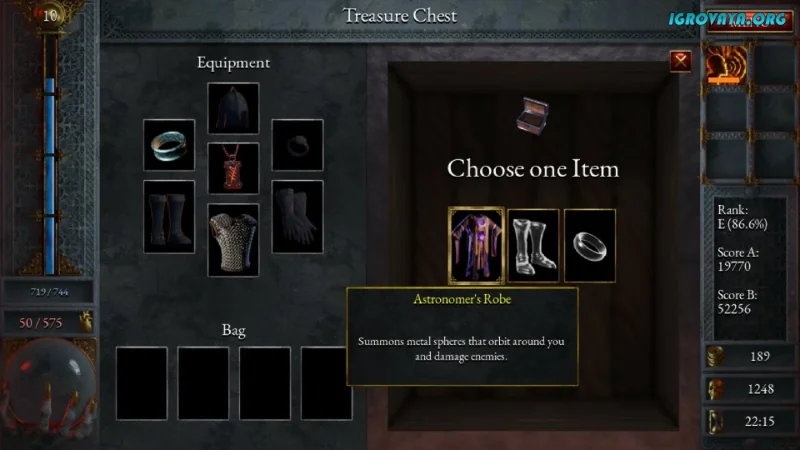Select the equipped dark gloves slot

click(x=298, y=216)
